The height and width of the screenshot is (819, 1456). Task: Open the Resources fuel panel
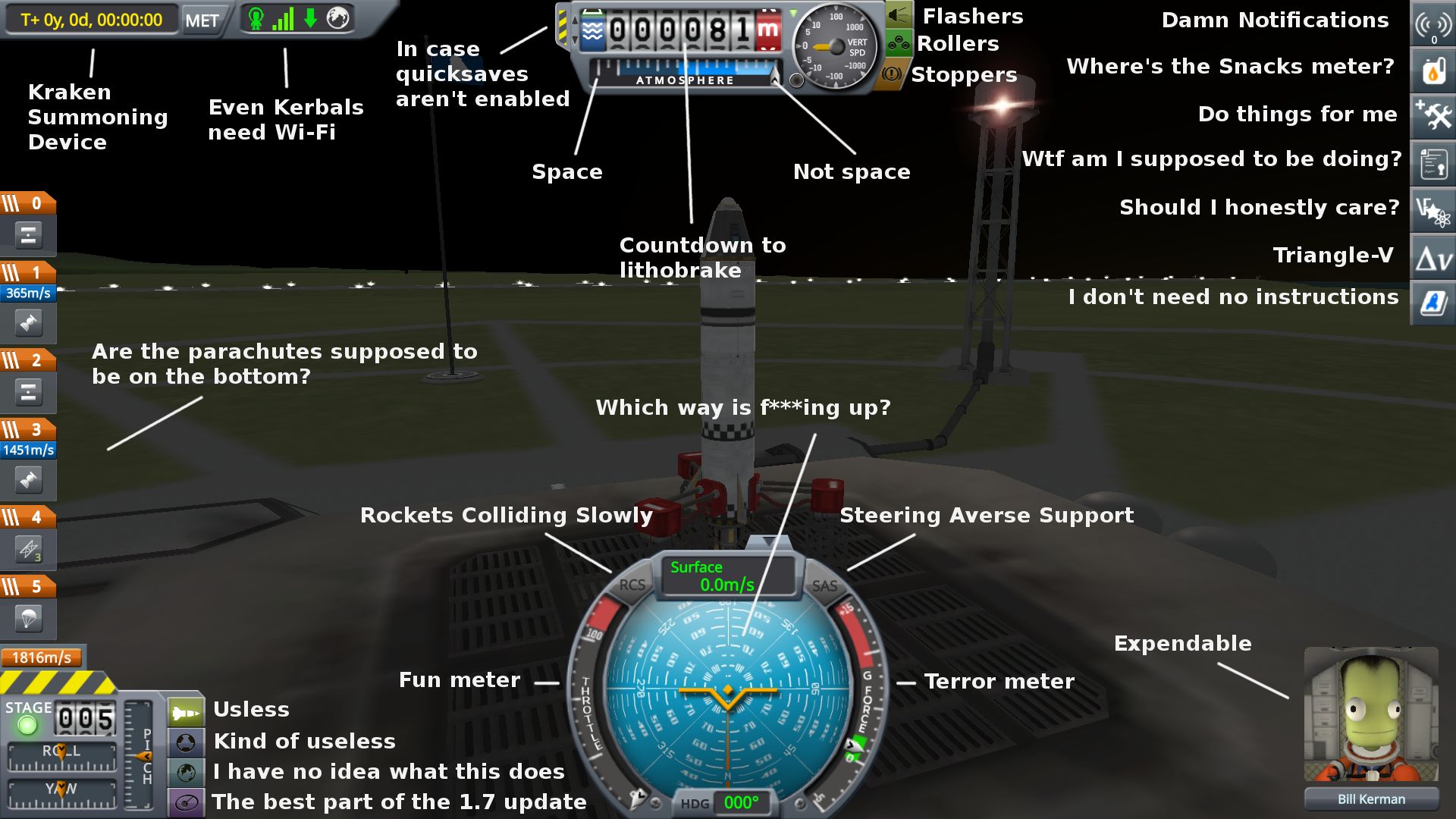1432,72
